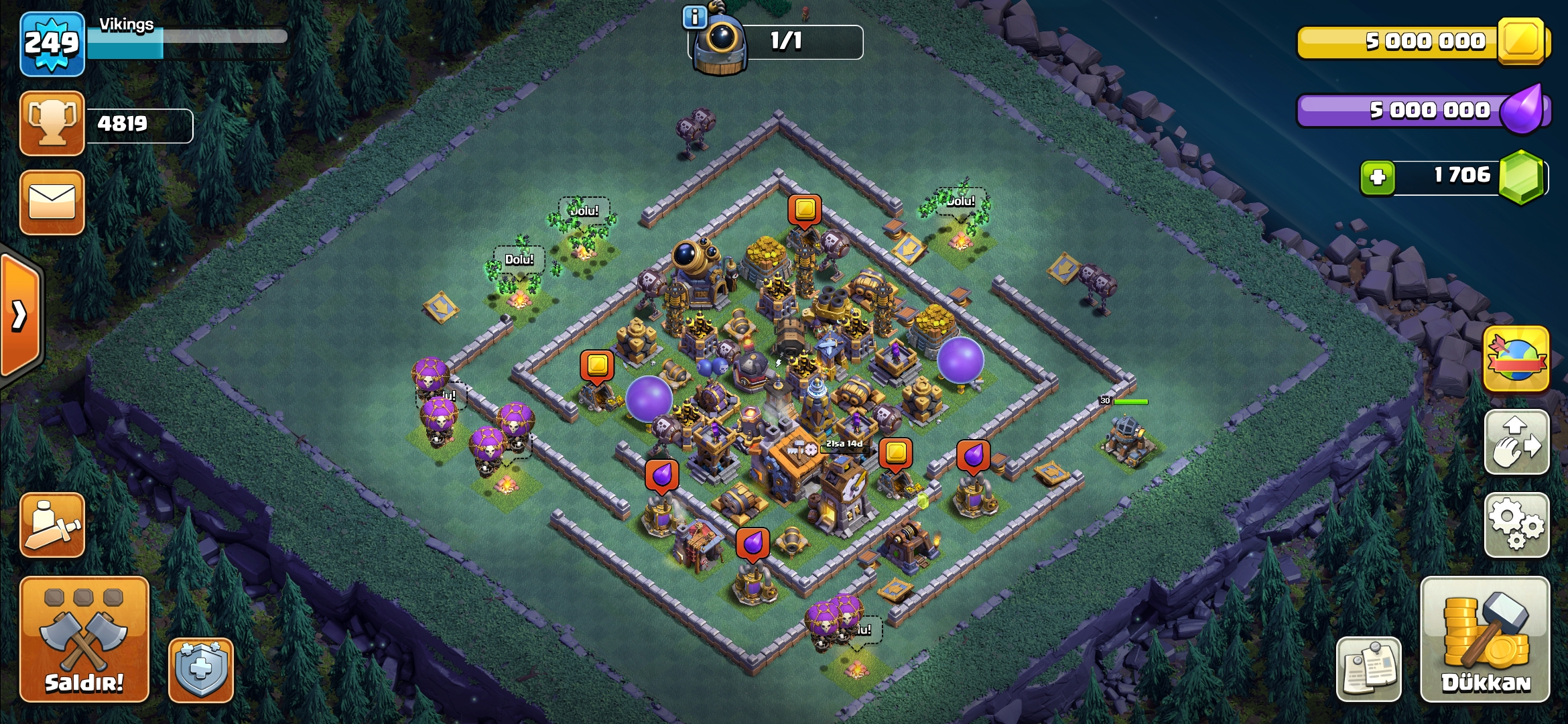Open the shield heal button
Screen dimensions: 1568x724
(x=201, y=670)
